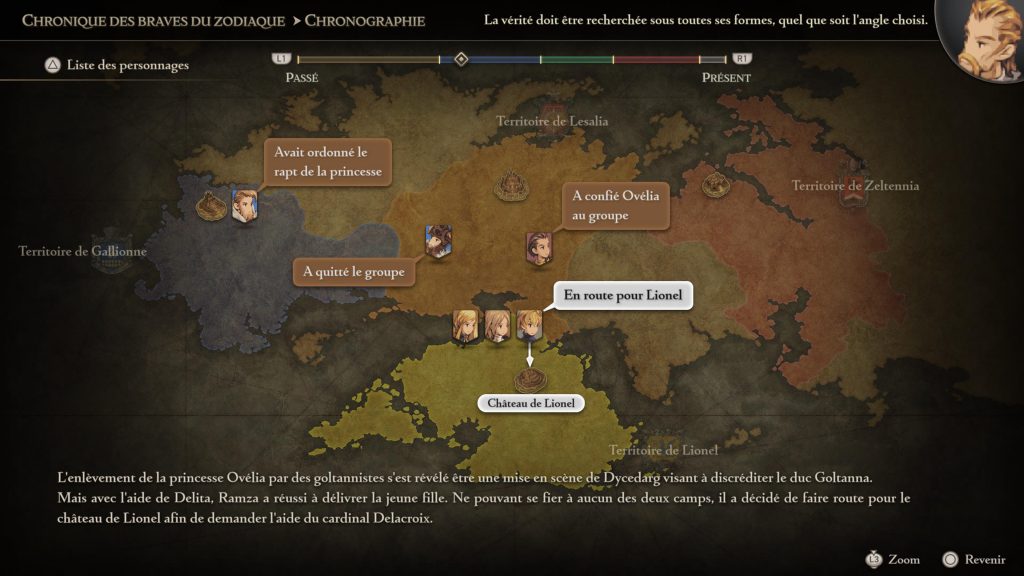The width and height of the screenshot is (1024, 576).
Task: Click the Château de Lionel name label
Action: click(530, 404)
